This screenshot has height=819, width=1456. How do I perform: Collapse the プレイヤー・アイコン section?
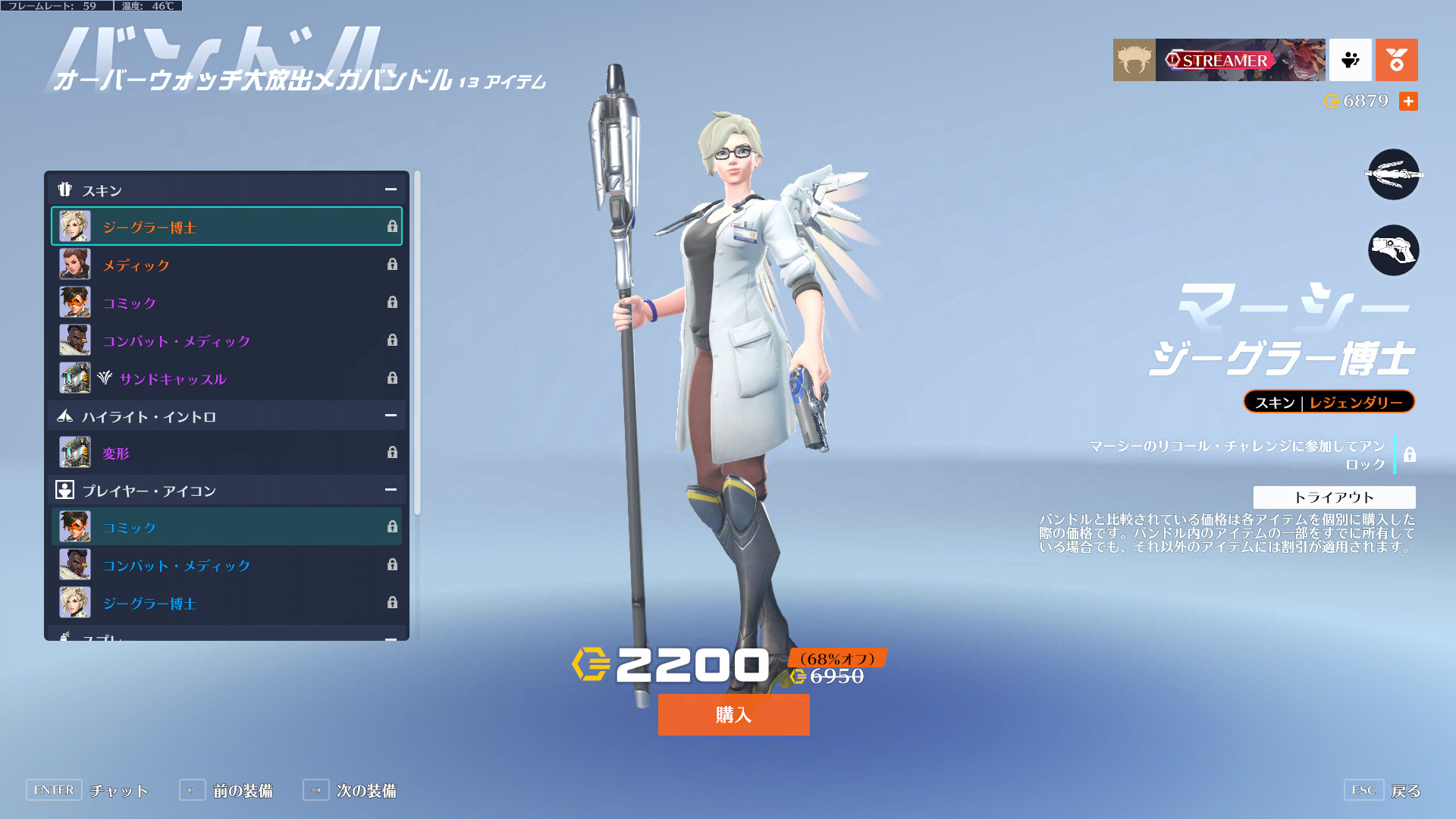[x=391, y=490]
